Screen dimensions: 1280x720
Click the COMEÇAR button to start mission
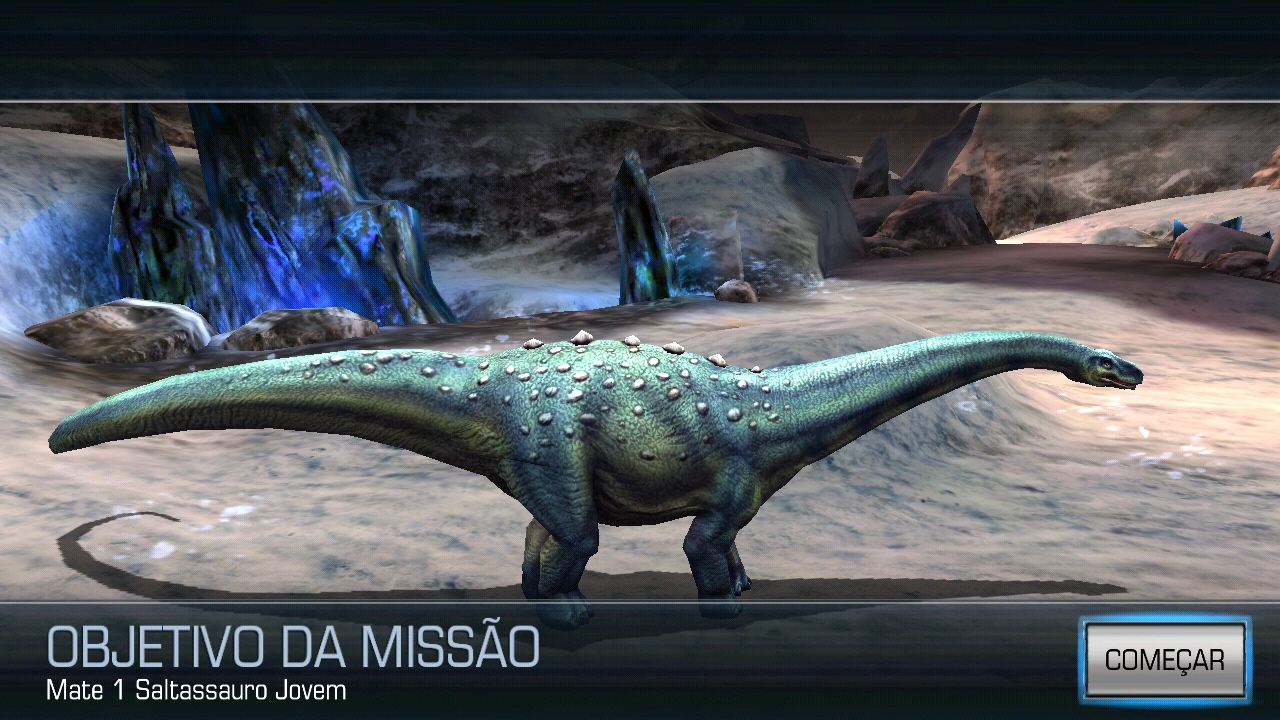point(1166,660)
